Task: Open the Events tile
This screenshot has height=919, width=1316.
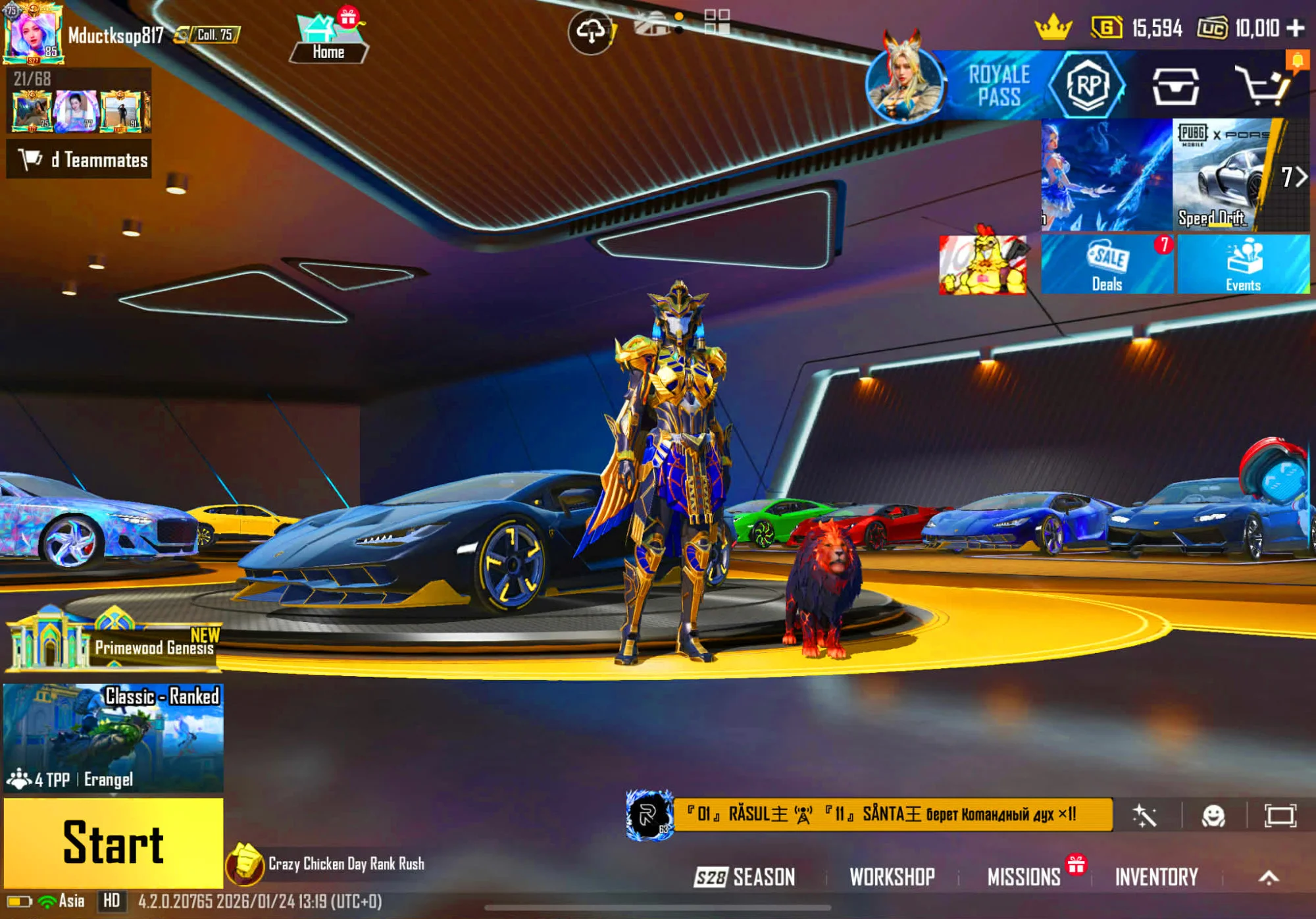Action: (x=1243, y=265)
